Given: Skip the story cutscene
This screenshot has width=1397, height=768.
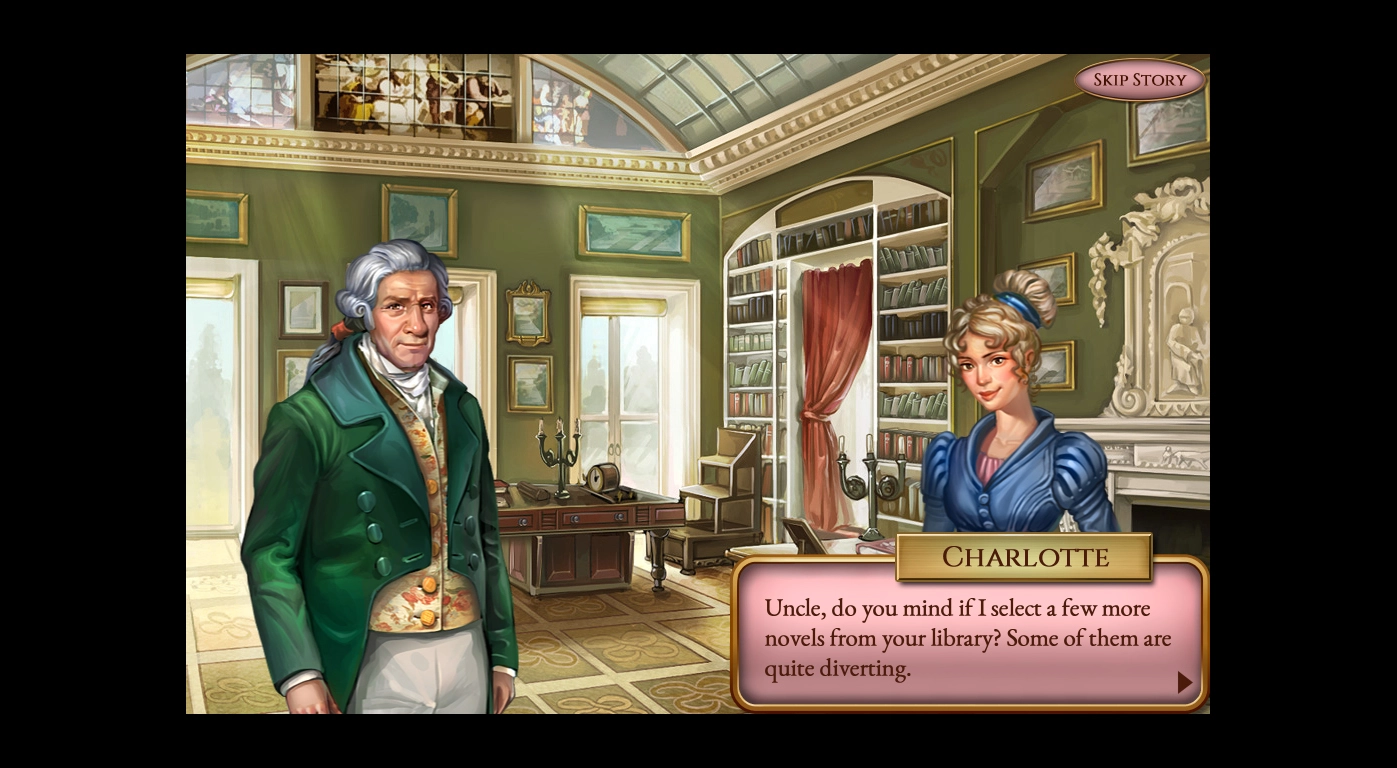Looking at the screenshot, I should pos(1139,80).
